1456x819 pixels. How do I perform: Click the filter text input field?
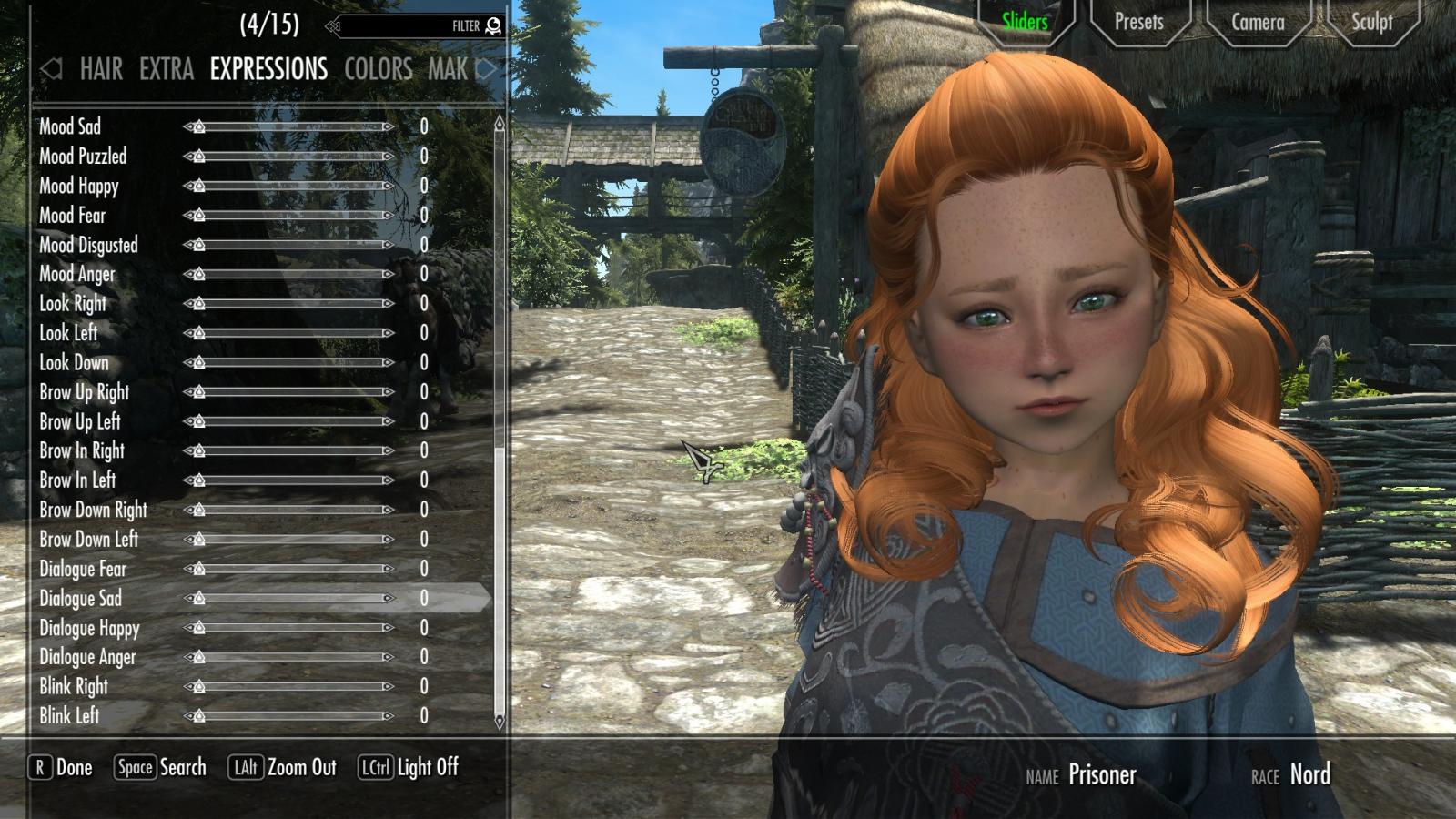(409, 26)
